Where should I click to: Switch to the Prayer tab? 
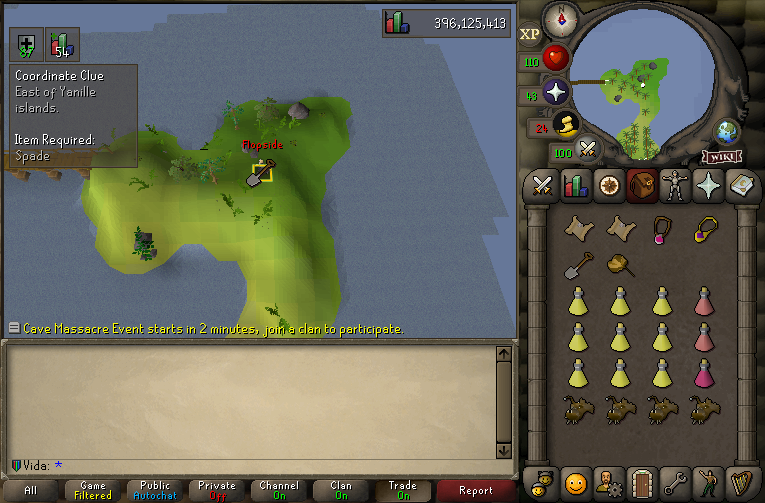[706, 186]
